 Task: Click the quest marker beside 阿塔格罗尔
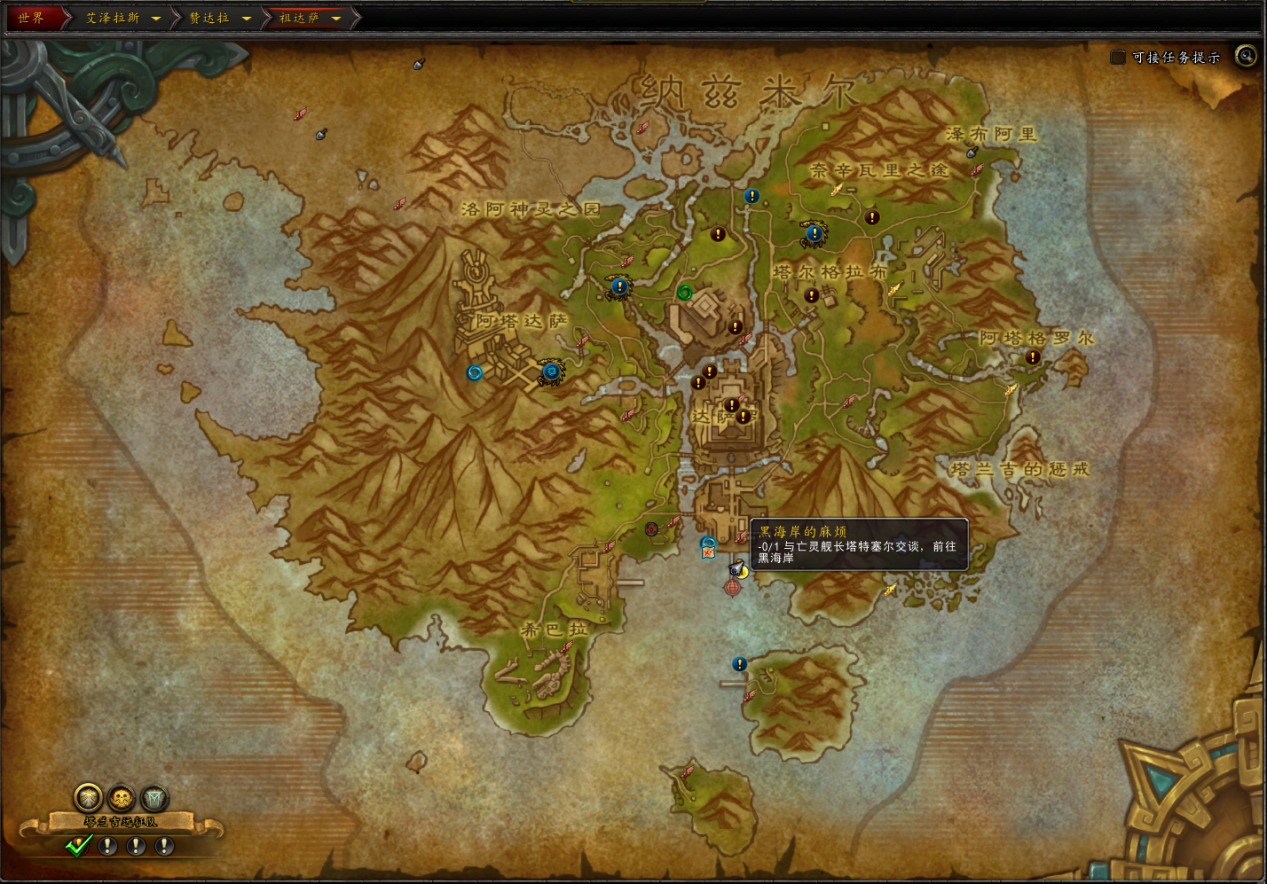[x=1032, y=357]
